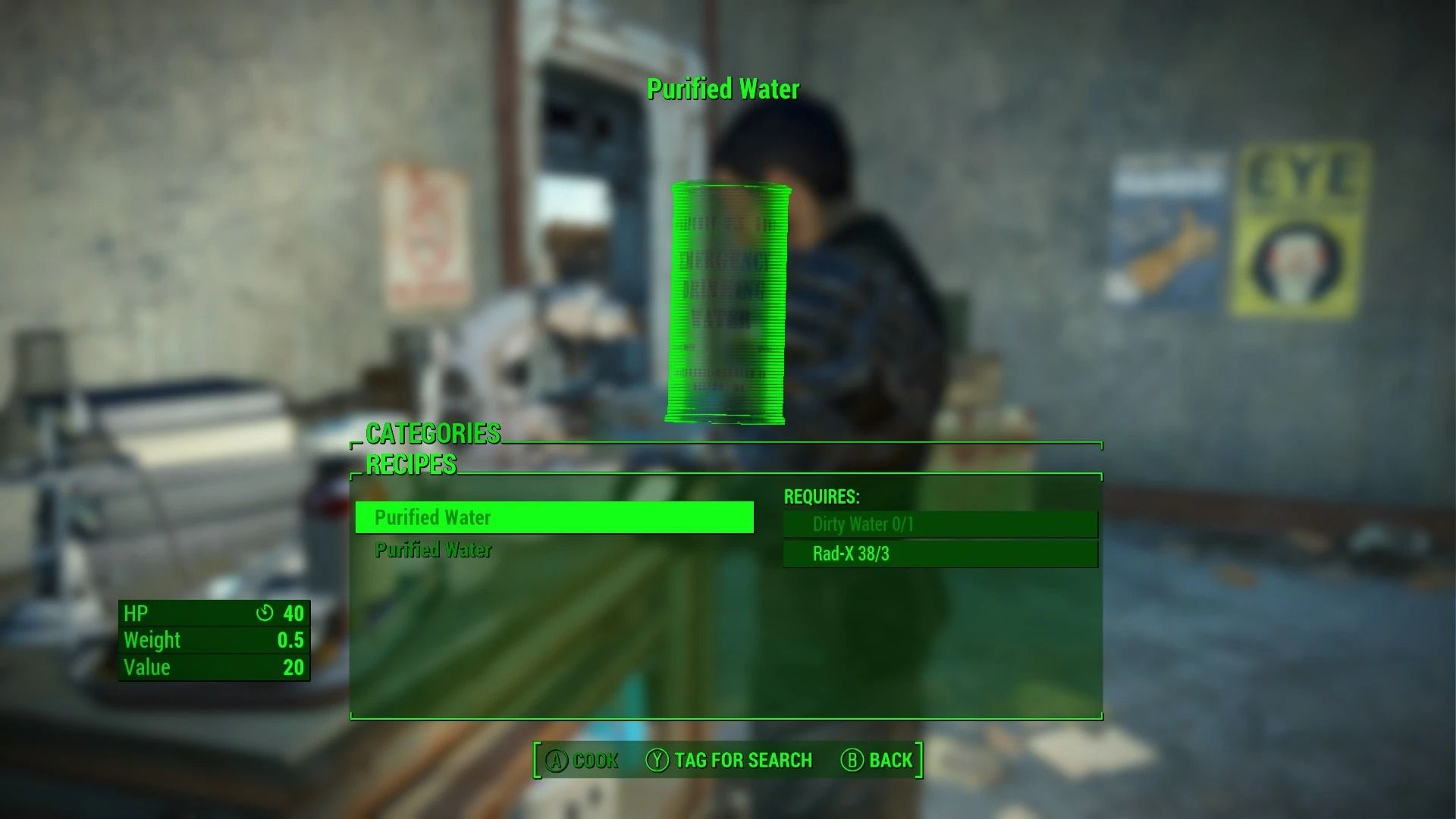Click the B button icon beside BACK
Screen dimensions: 1456x819
(852, 760)
